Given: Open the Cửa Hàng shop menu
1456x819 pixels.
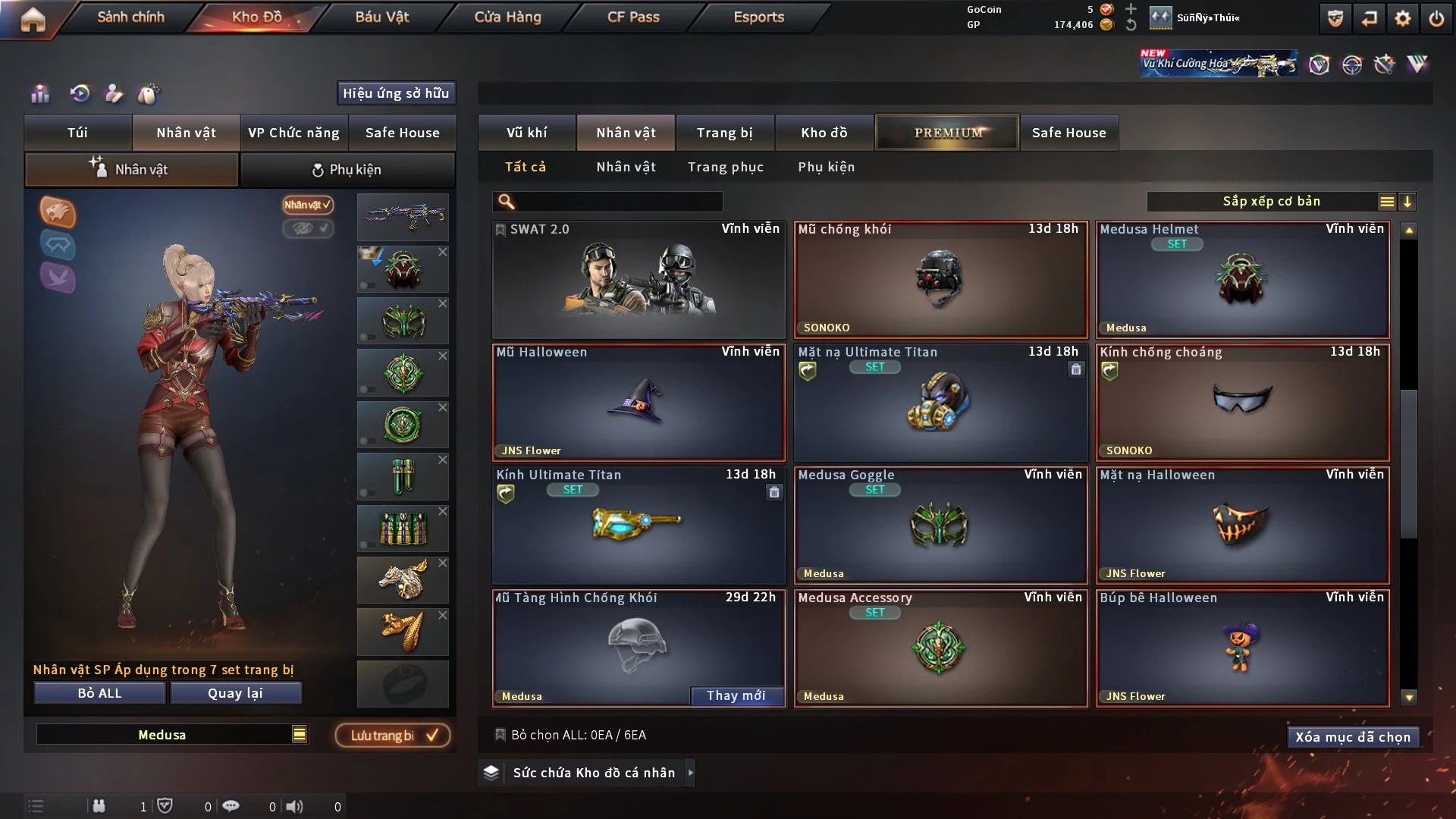Looking at the screenshot, I should point(507,17).
